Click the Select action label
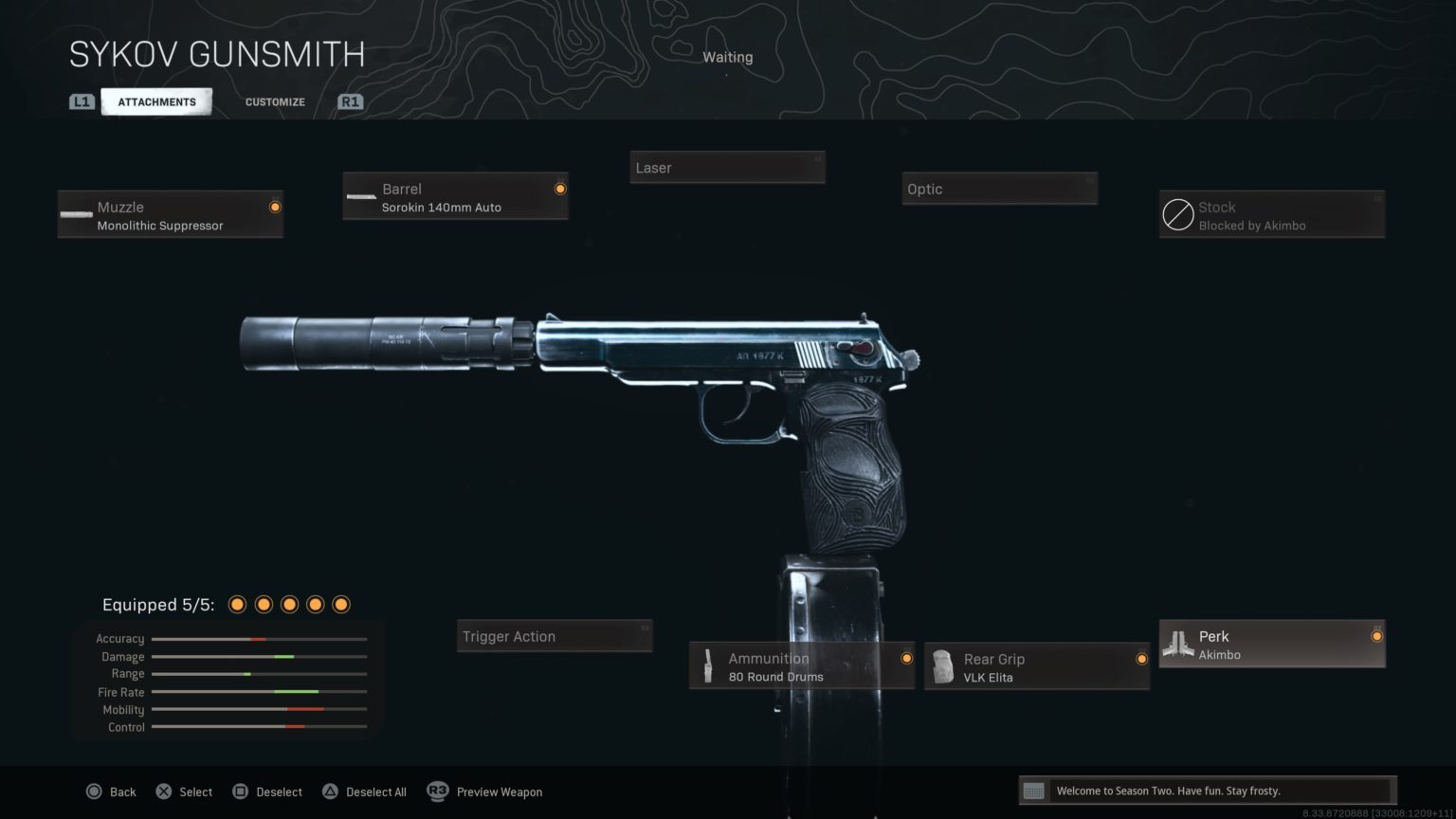The height and width of the screenshot is (819, 1456). 196,792
